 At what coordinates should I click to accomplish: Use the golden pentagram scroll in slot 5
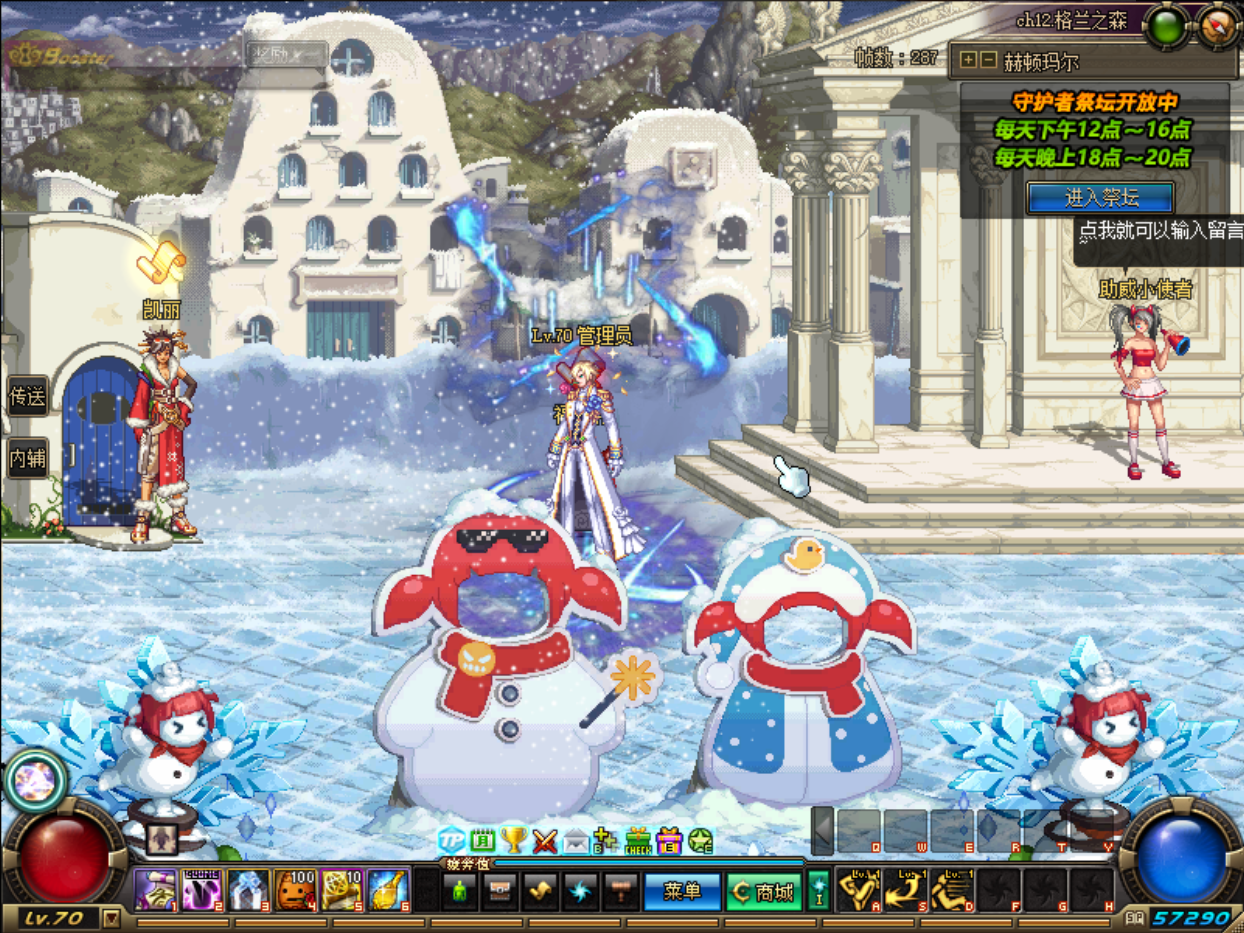pyautogui.click(x=341, y=890)
